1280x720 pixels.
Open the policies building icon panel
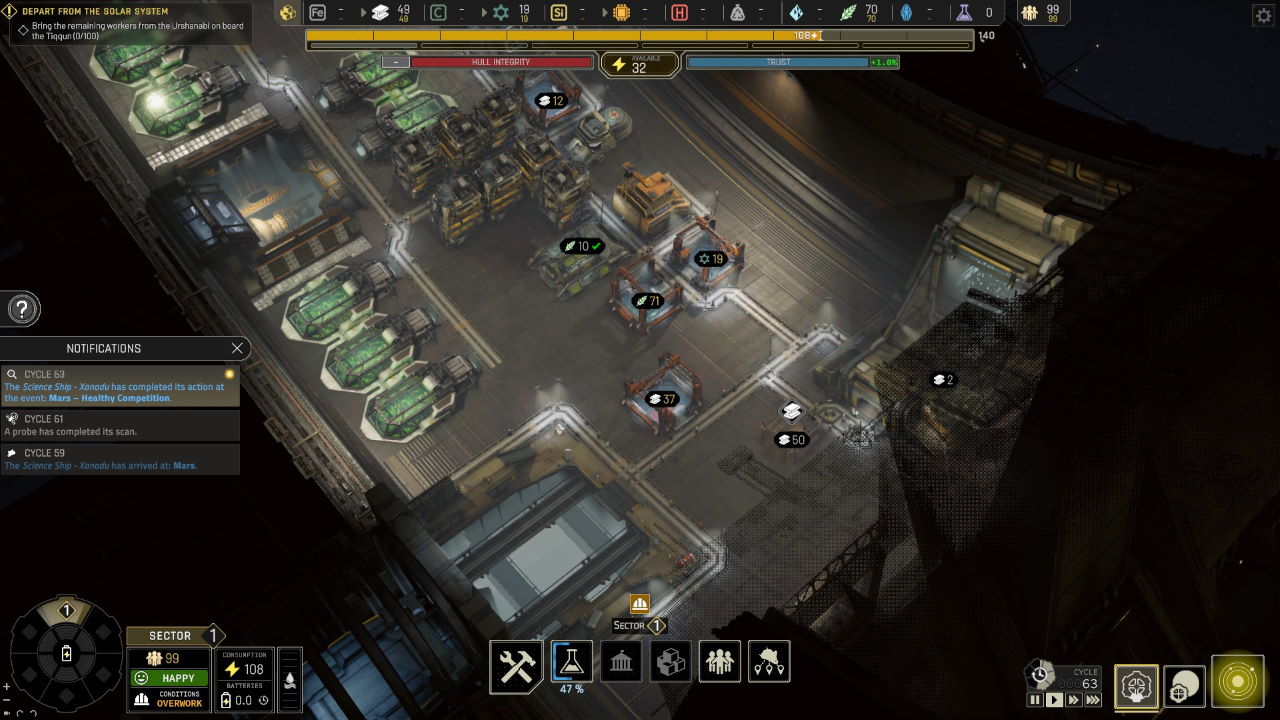click(x=621, y=662)
